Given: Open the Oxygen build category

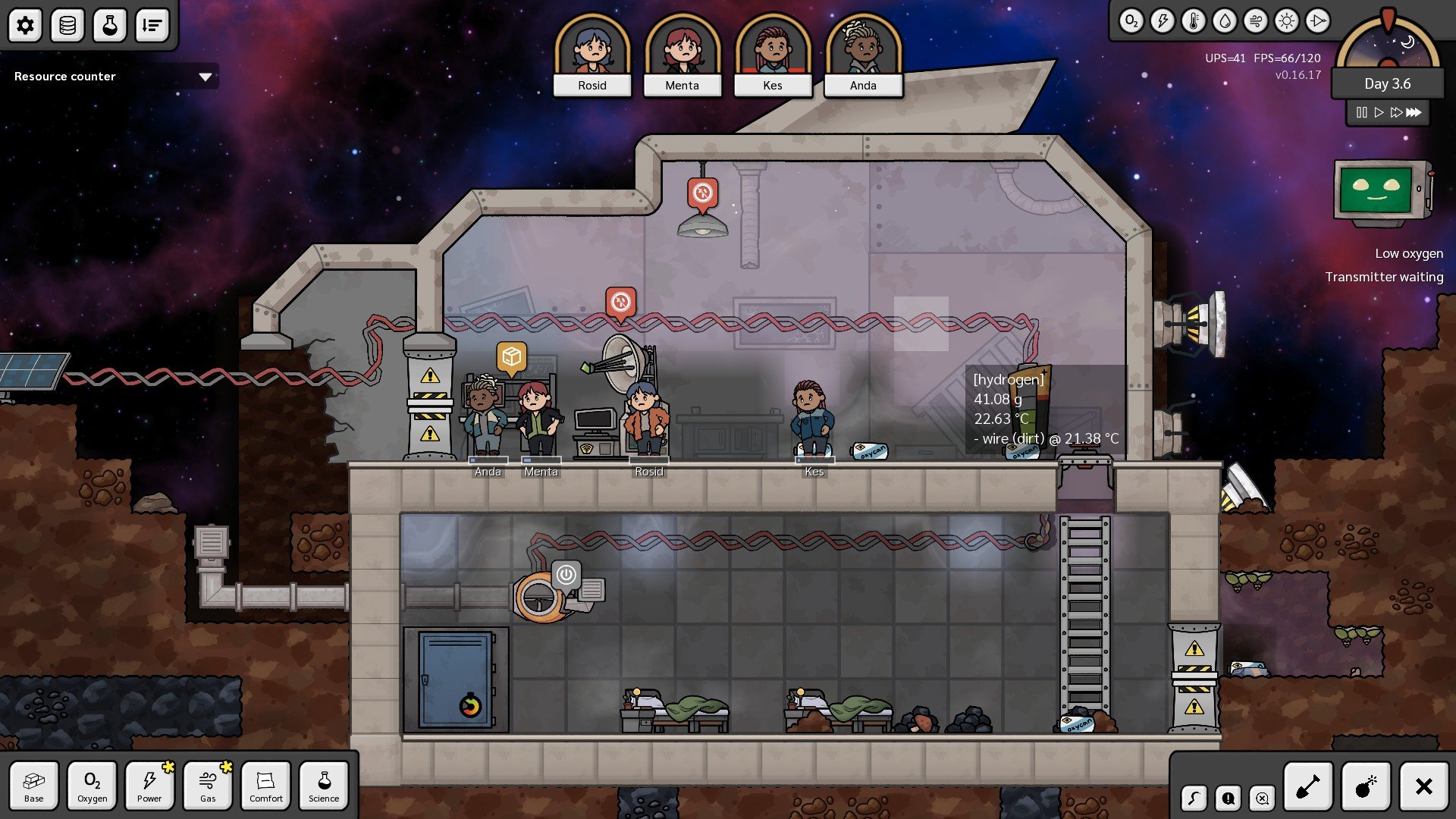Looking at the screenshot, I should pyautogui.click(x=92, y=786).
